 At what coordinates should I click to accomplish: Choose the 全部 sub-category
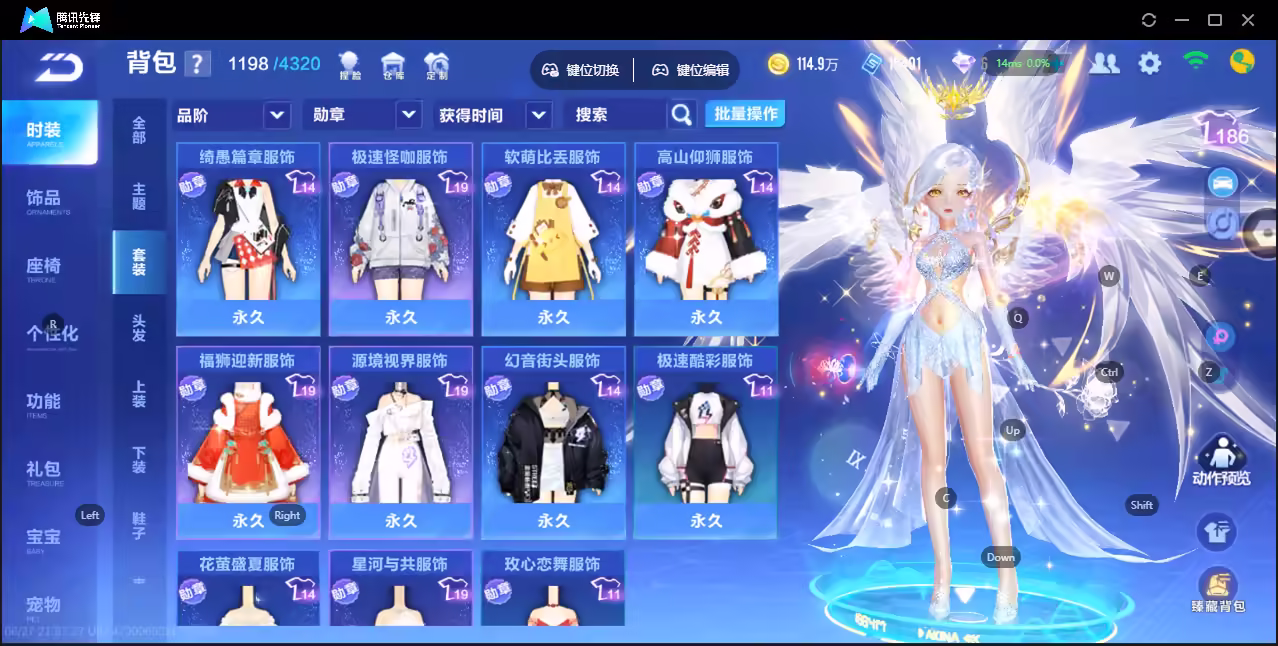click(139, 130)
